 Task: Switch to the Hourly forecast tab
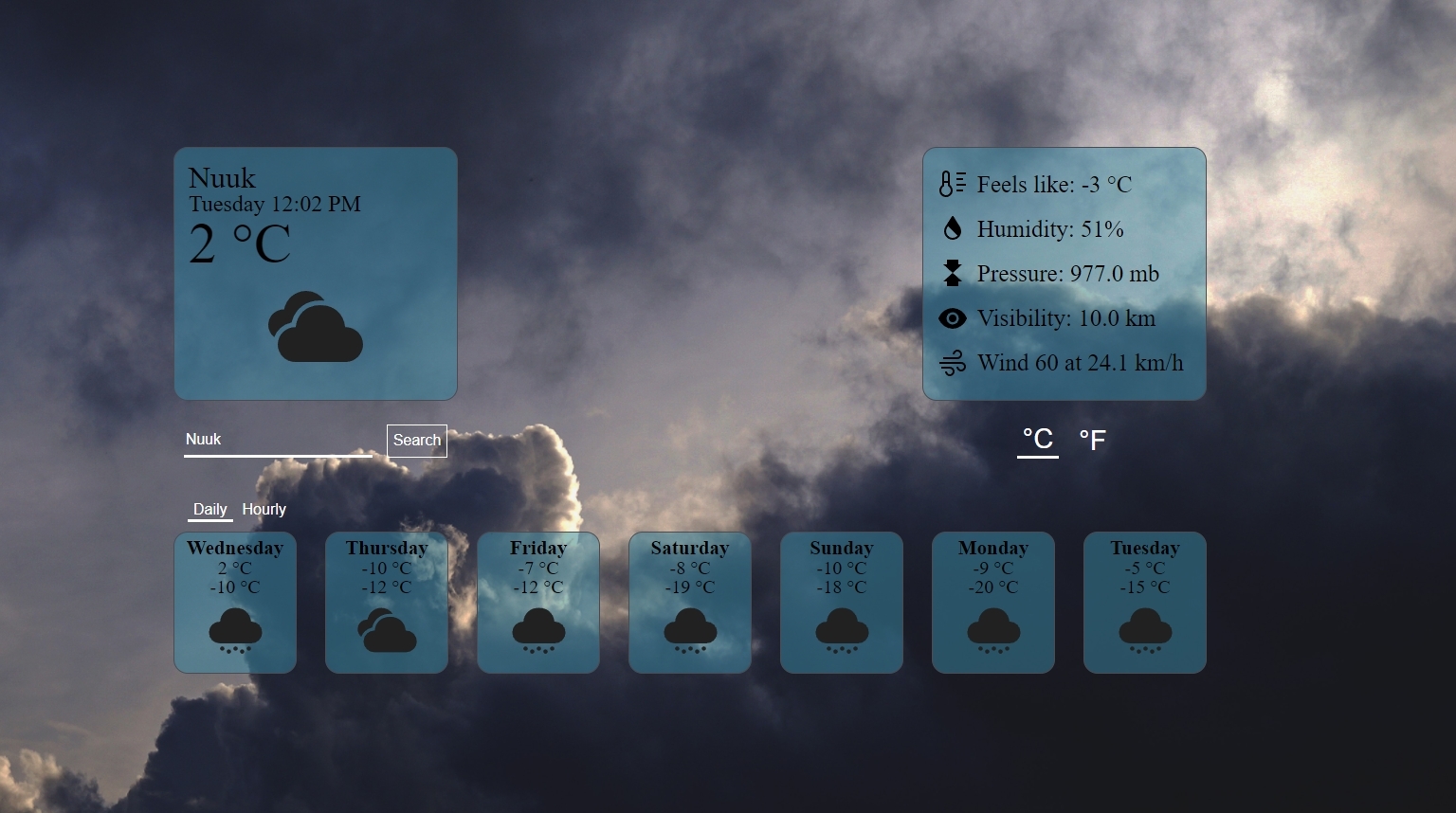click(x=264, y=509)
